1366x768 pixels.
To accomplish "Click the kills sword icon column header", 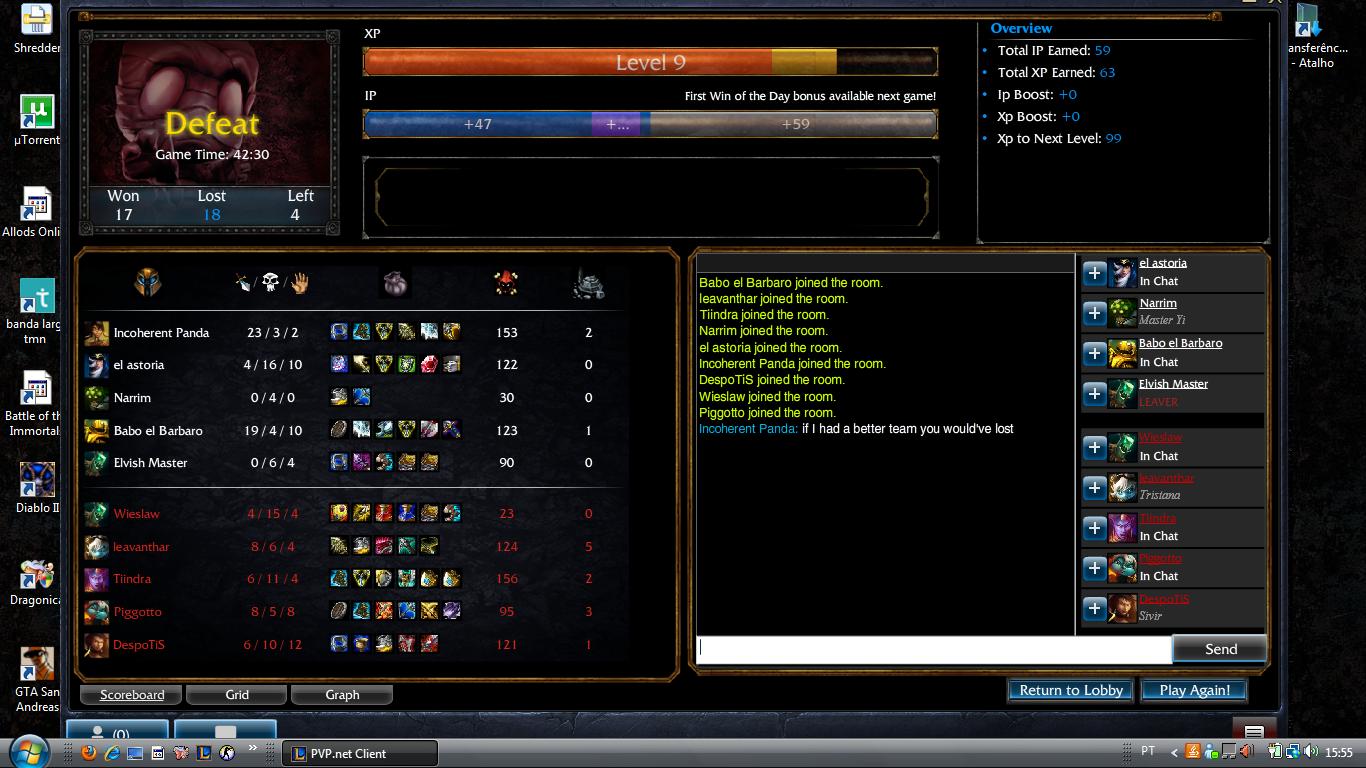I will [x=239, y=283].
